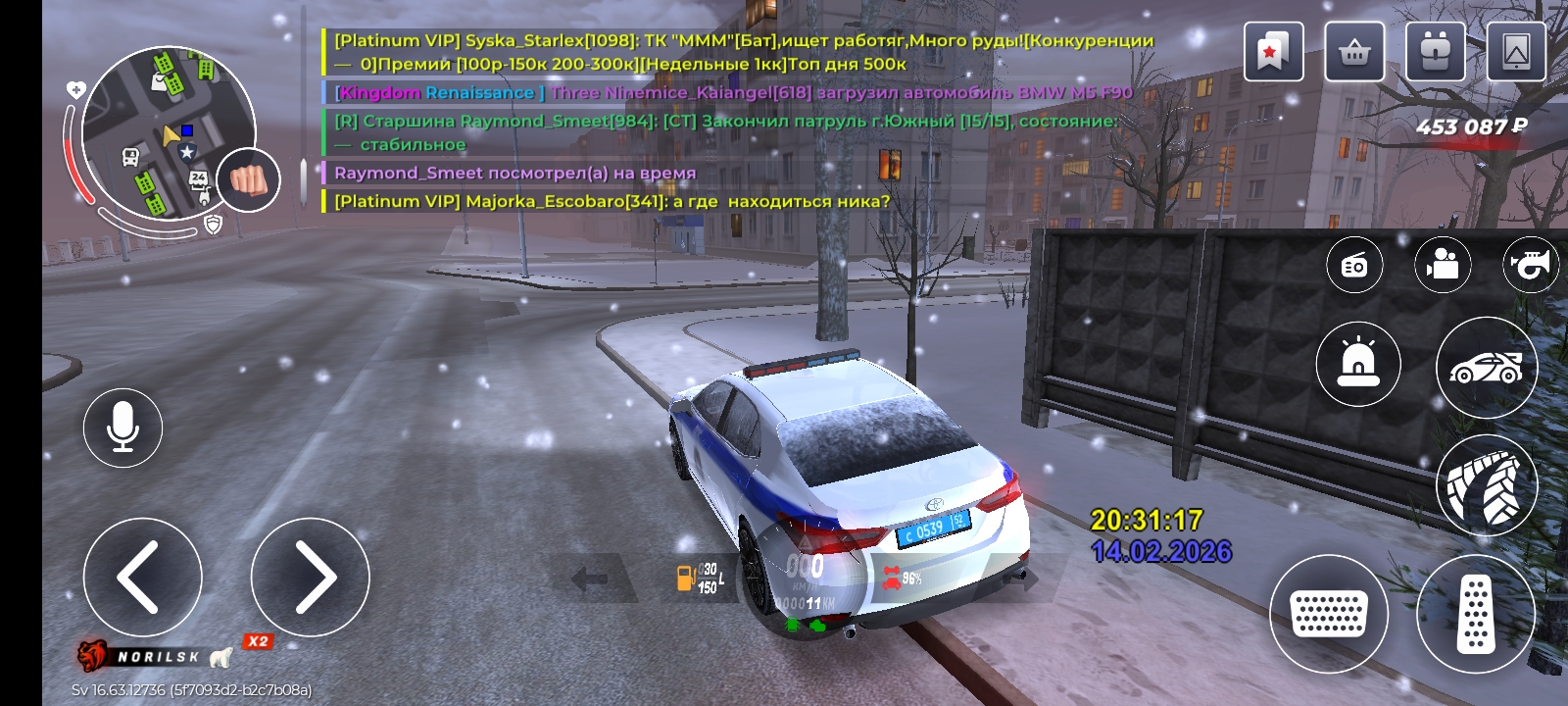This screenshot has height=706, width=1568.
Task: Honk the car horn
Action: tap(1530, 265)
